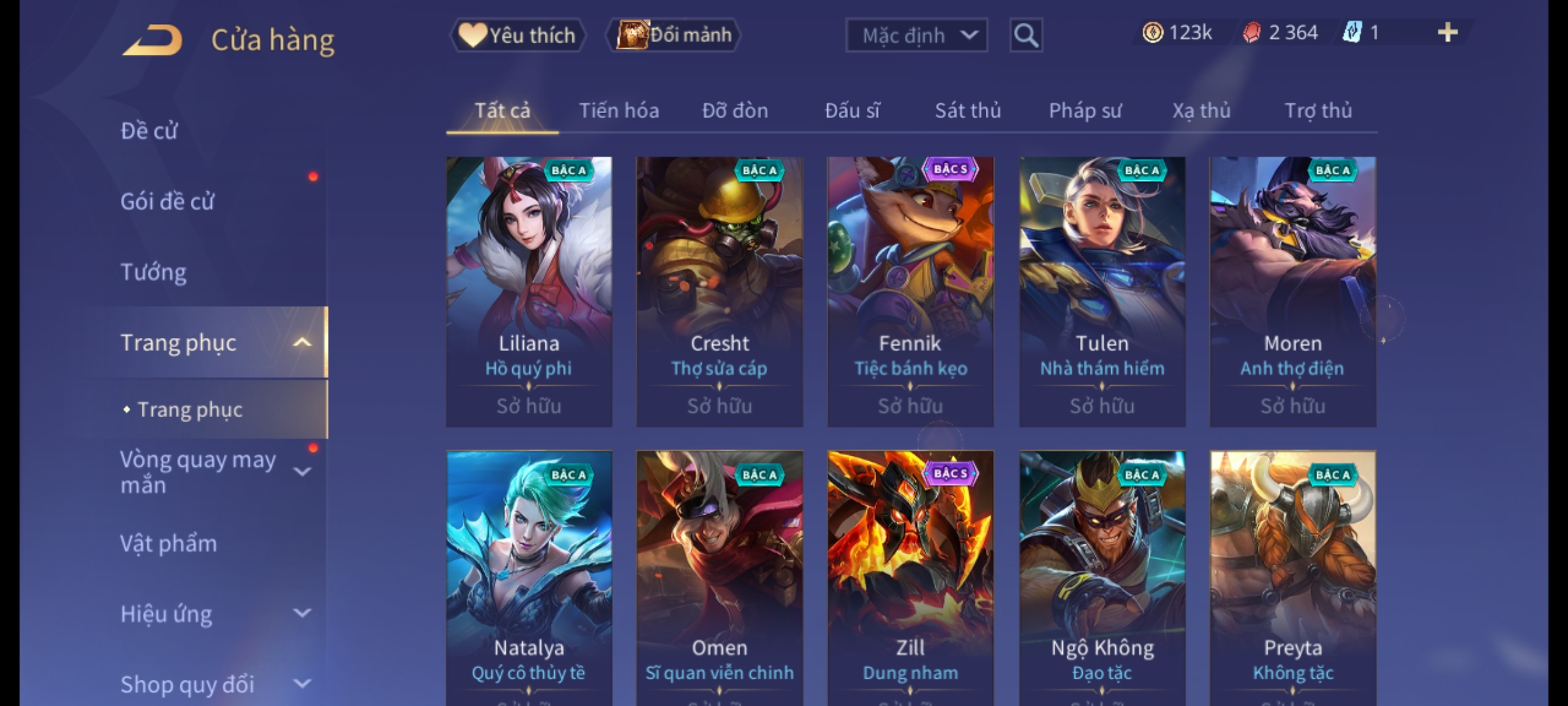Go back using the return arrow
1568x706 pixels.
[152, 41]
